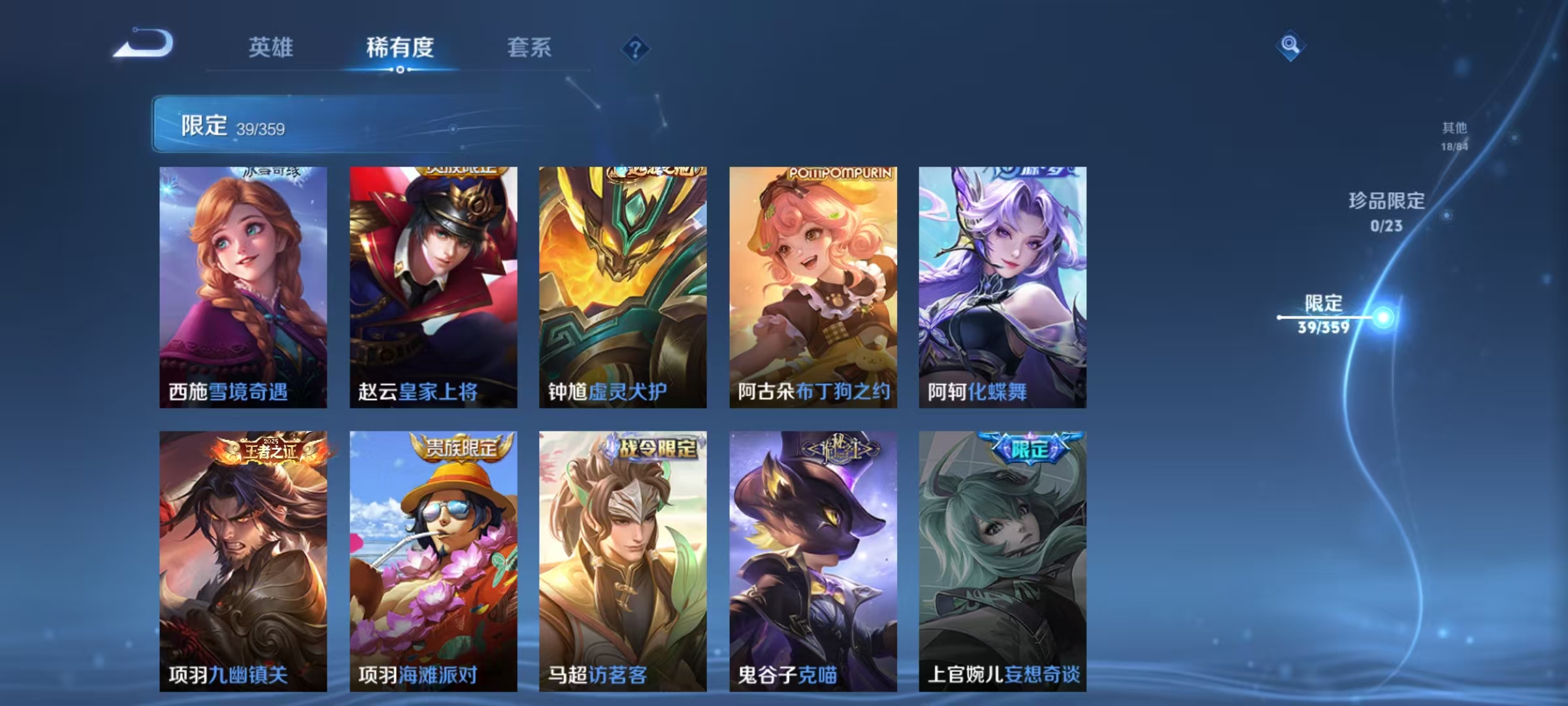Viewport: 1568px width, 706px height.
Task: Click the magnifier search icon
Action: coord(1290,45)
